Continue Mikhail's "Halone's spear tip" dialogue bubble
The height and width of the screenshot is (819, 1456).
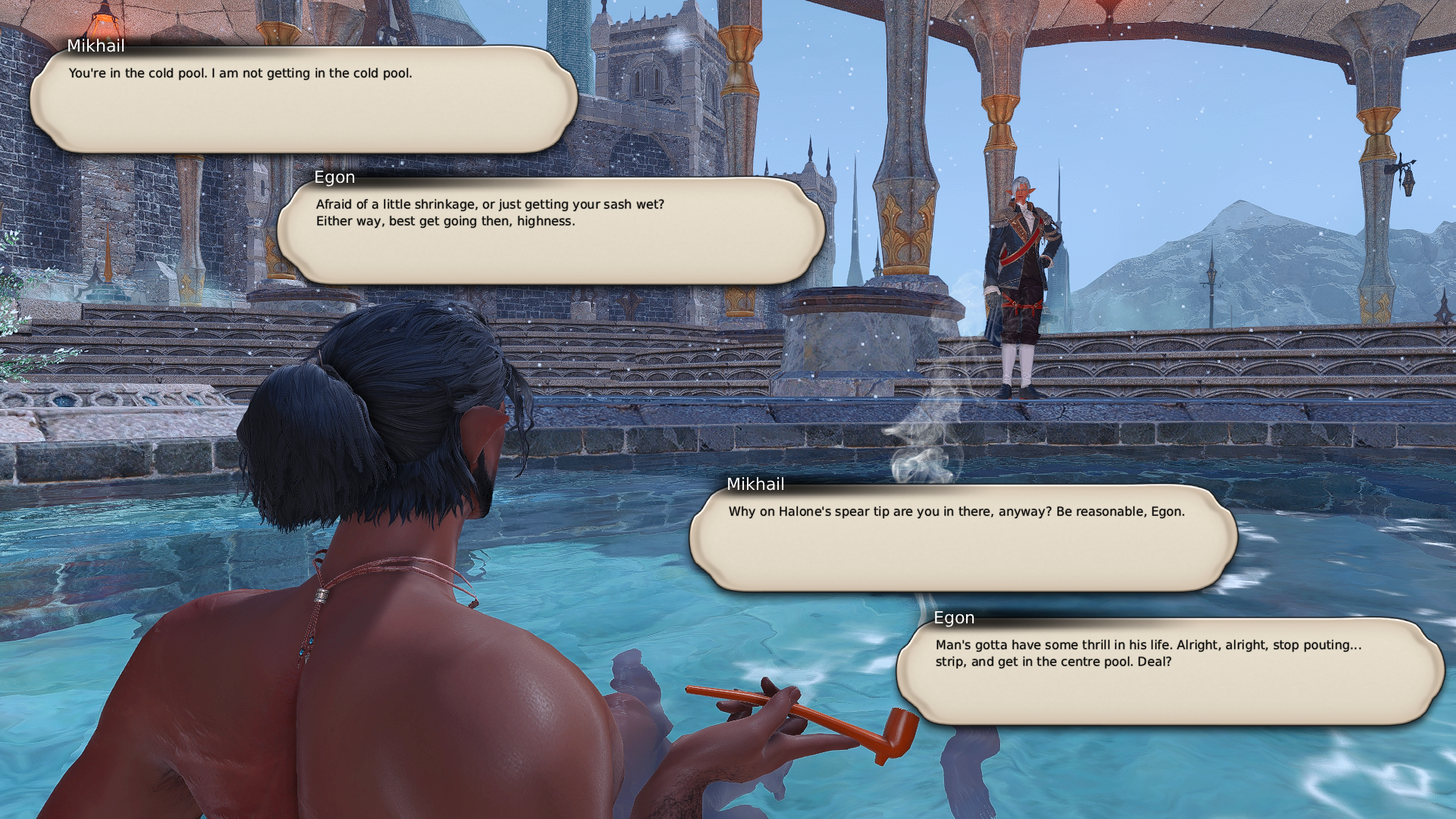(x=963, y=538)
